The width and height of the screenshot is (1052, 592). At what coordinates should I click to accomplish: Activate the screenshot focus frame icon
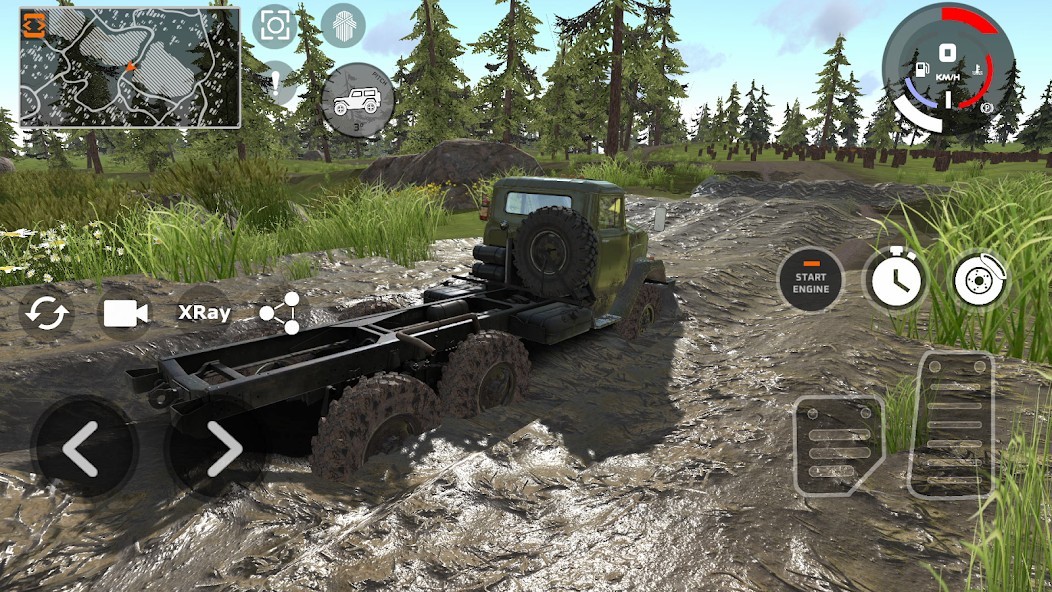point(274,26)
